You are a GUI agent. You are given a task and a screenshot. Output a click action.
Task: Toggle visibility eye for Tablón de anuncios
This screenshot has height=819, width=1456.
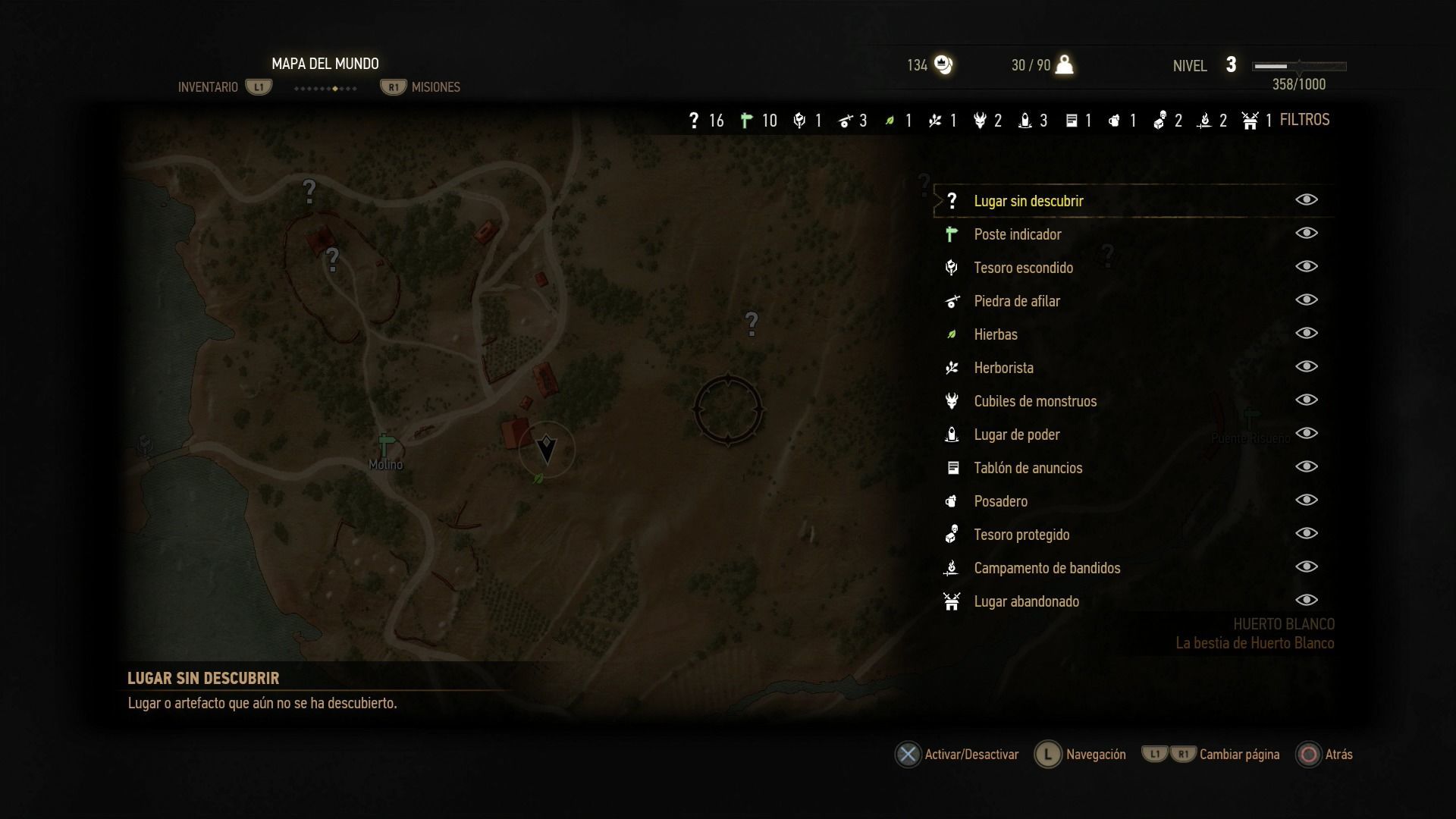tap(1306, 466)
